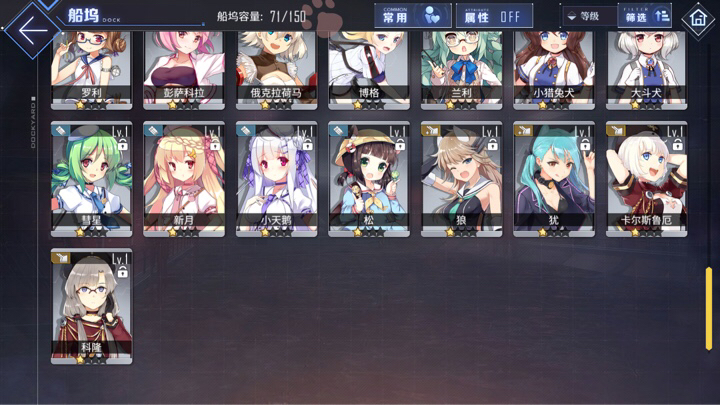Toggle the 常用 common filter
This screenshot has width=720, height=405.
click(412, 16)
